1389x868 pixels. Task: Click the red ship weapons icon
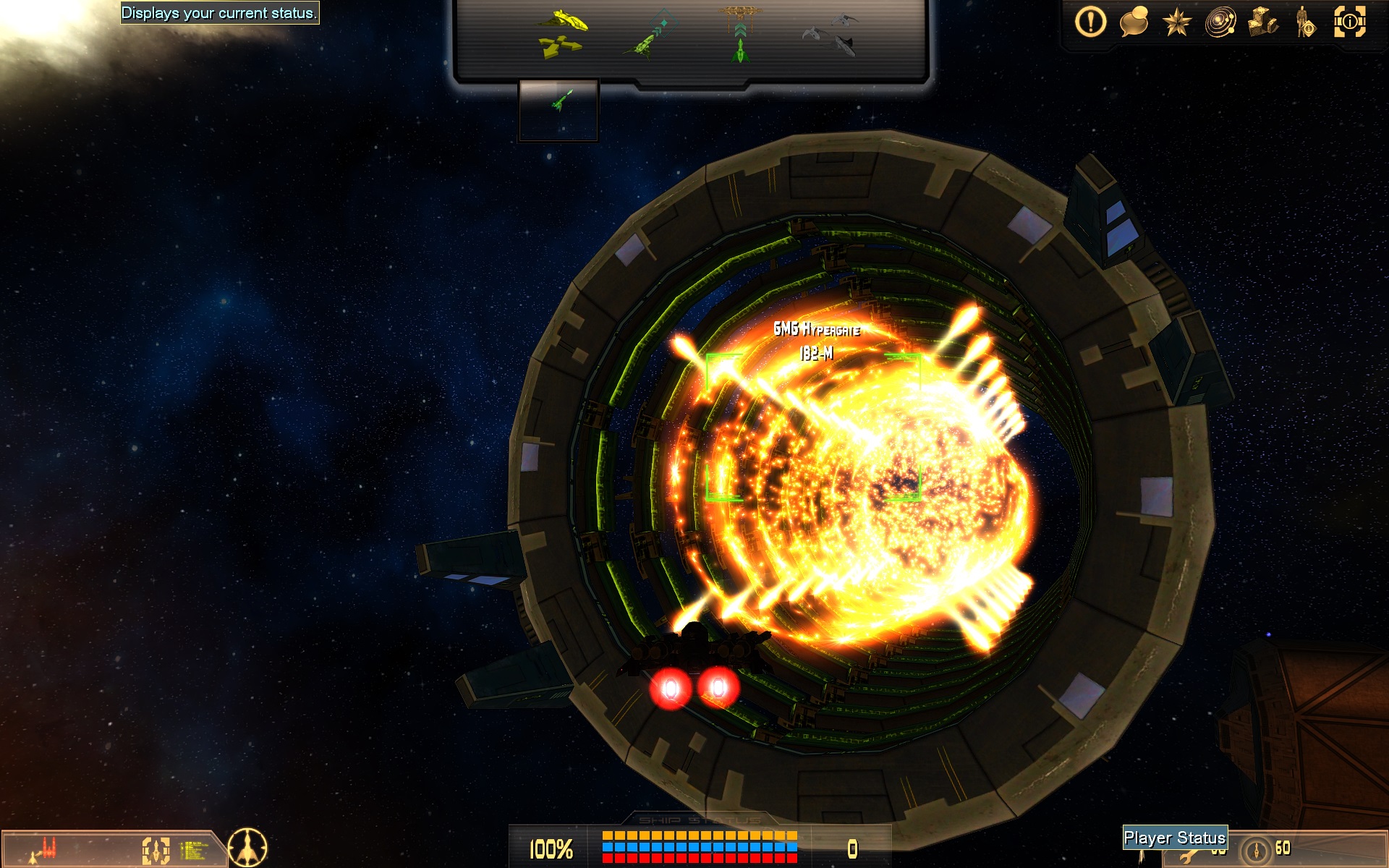(45, 848)
